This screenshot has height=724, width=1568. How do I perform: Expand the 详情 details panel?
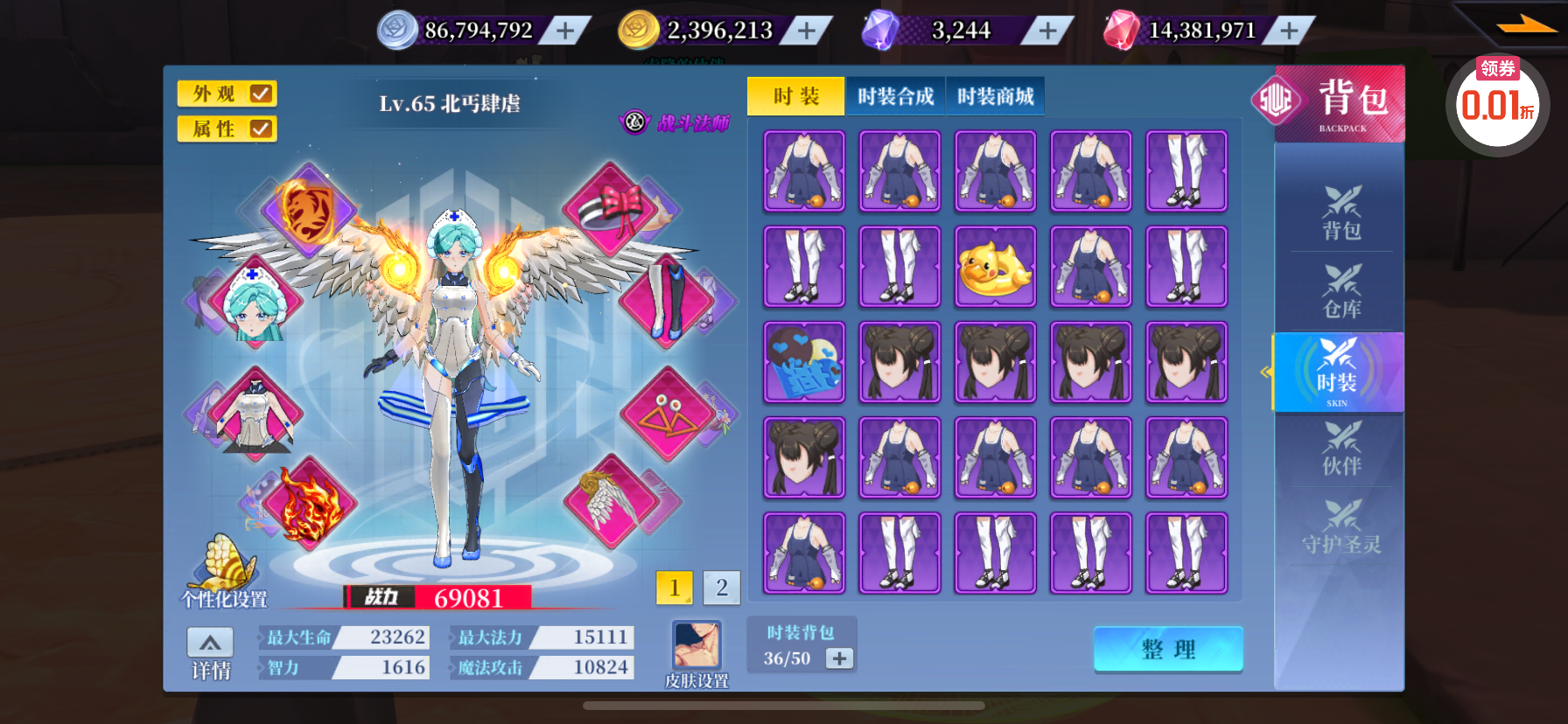coord(210,653)
